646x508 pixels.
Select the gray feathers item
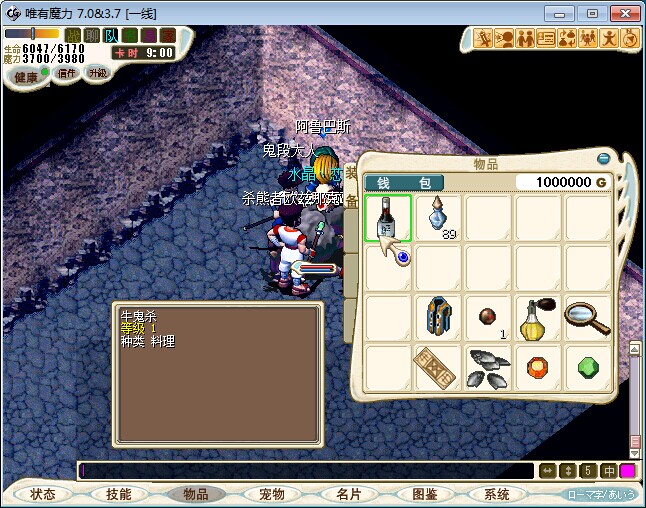[x=488, y=367]
